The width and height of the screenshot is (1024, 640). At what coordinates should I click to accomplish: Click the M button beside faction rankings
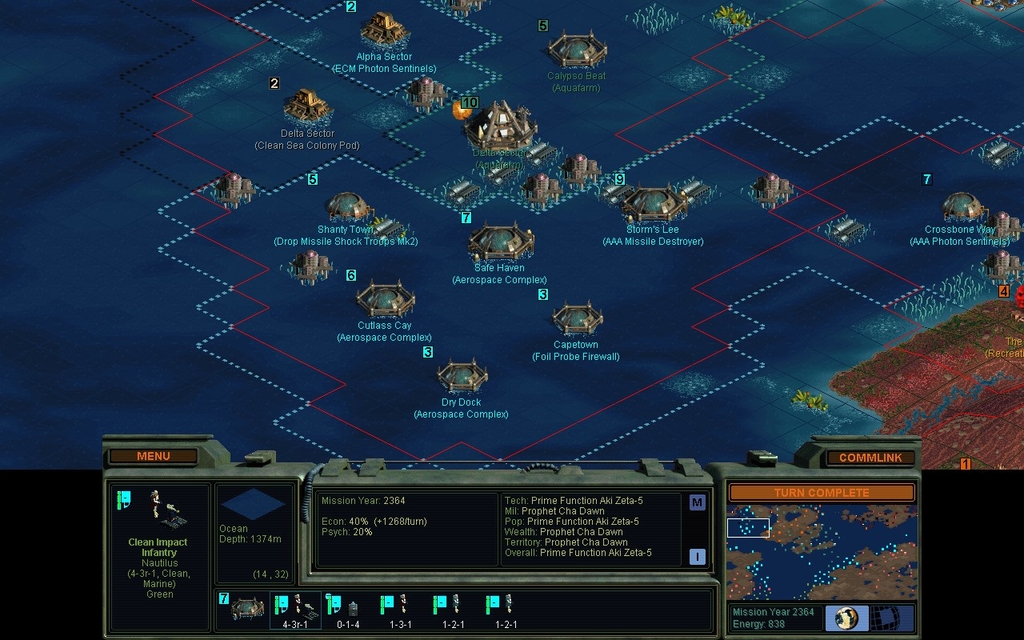pos(697,503)
